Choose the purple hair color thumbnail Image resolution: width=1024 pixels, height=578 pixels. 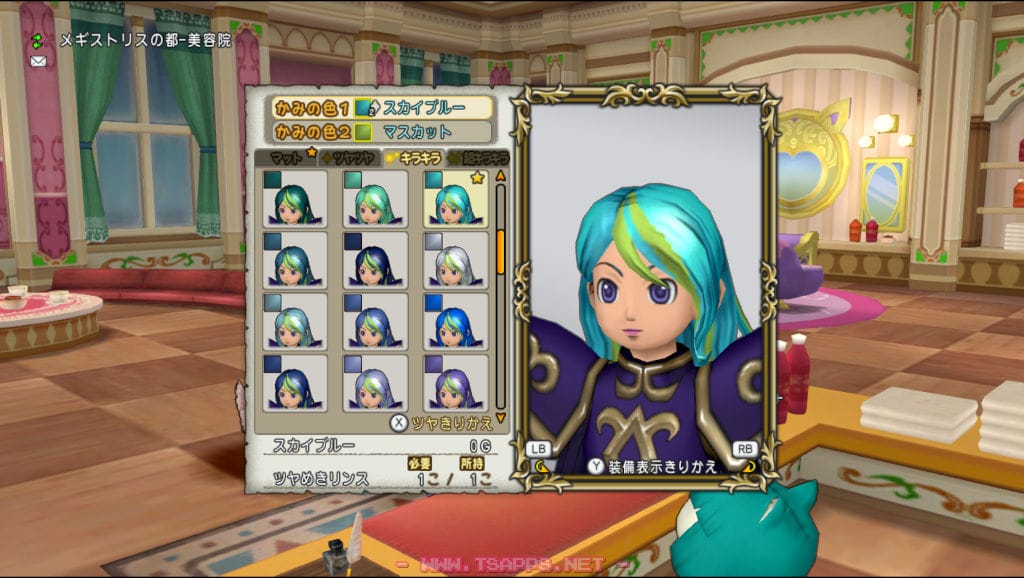[456, 382]
